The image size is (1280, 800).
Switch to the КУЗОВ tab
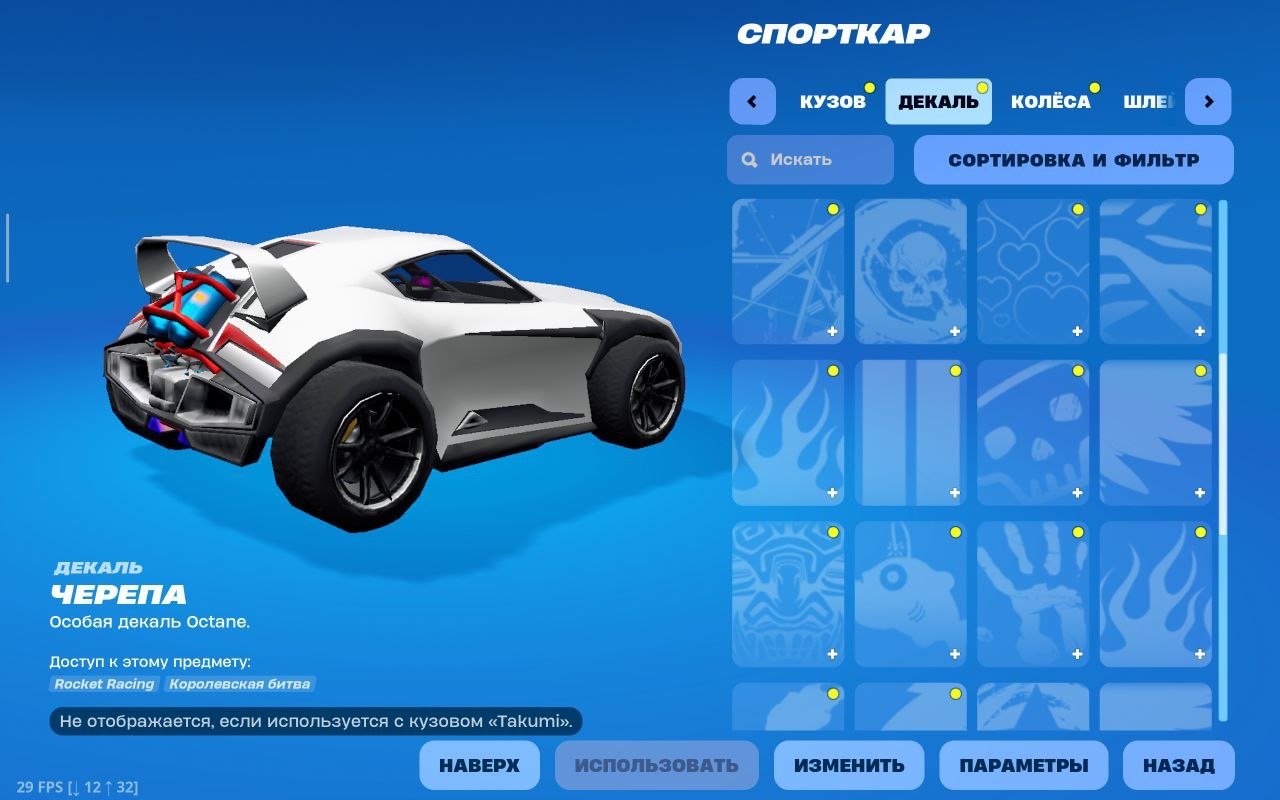(833, 100)
